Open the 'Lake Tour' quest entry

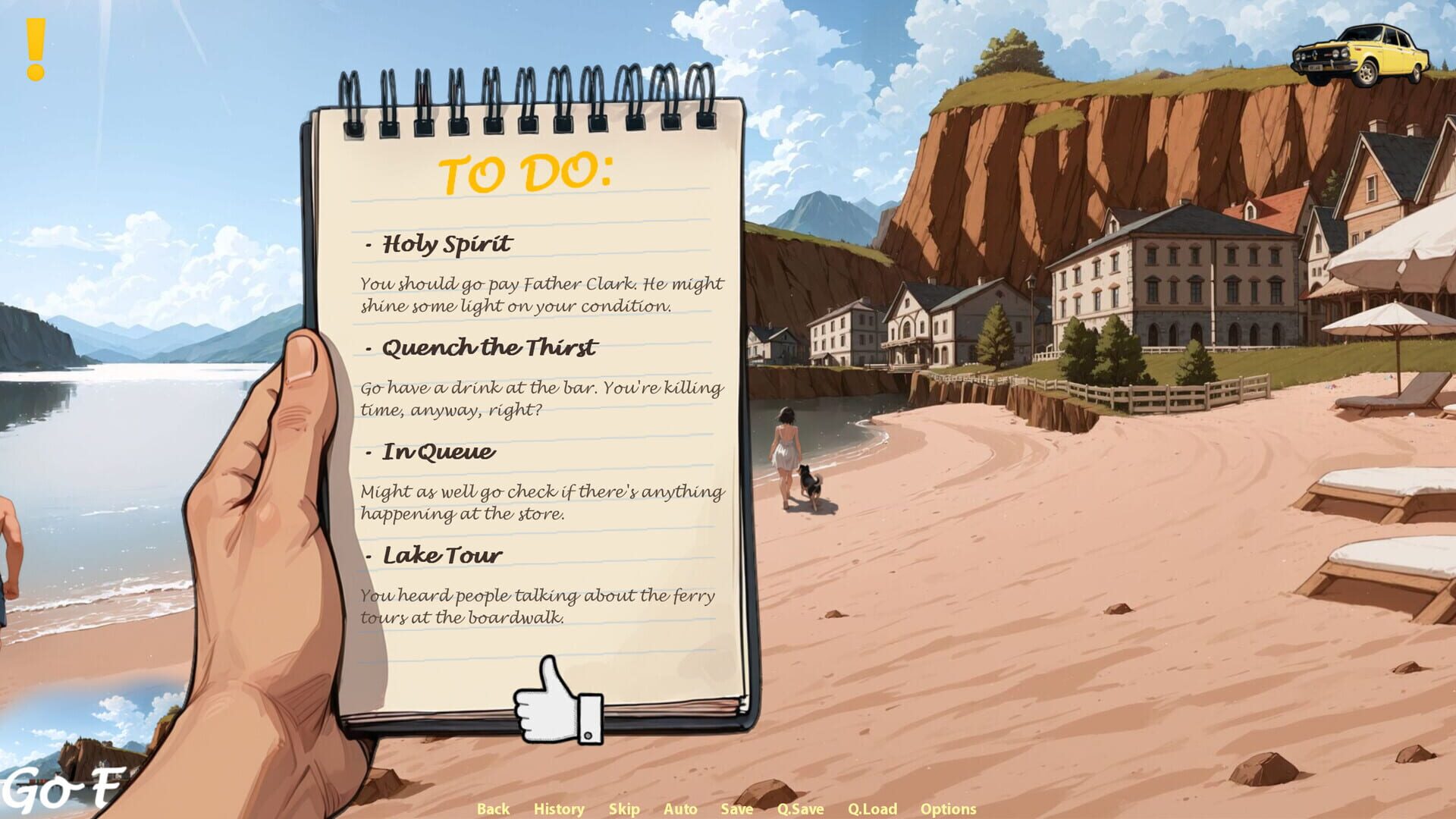pos(441,554)
